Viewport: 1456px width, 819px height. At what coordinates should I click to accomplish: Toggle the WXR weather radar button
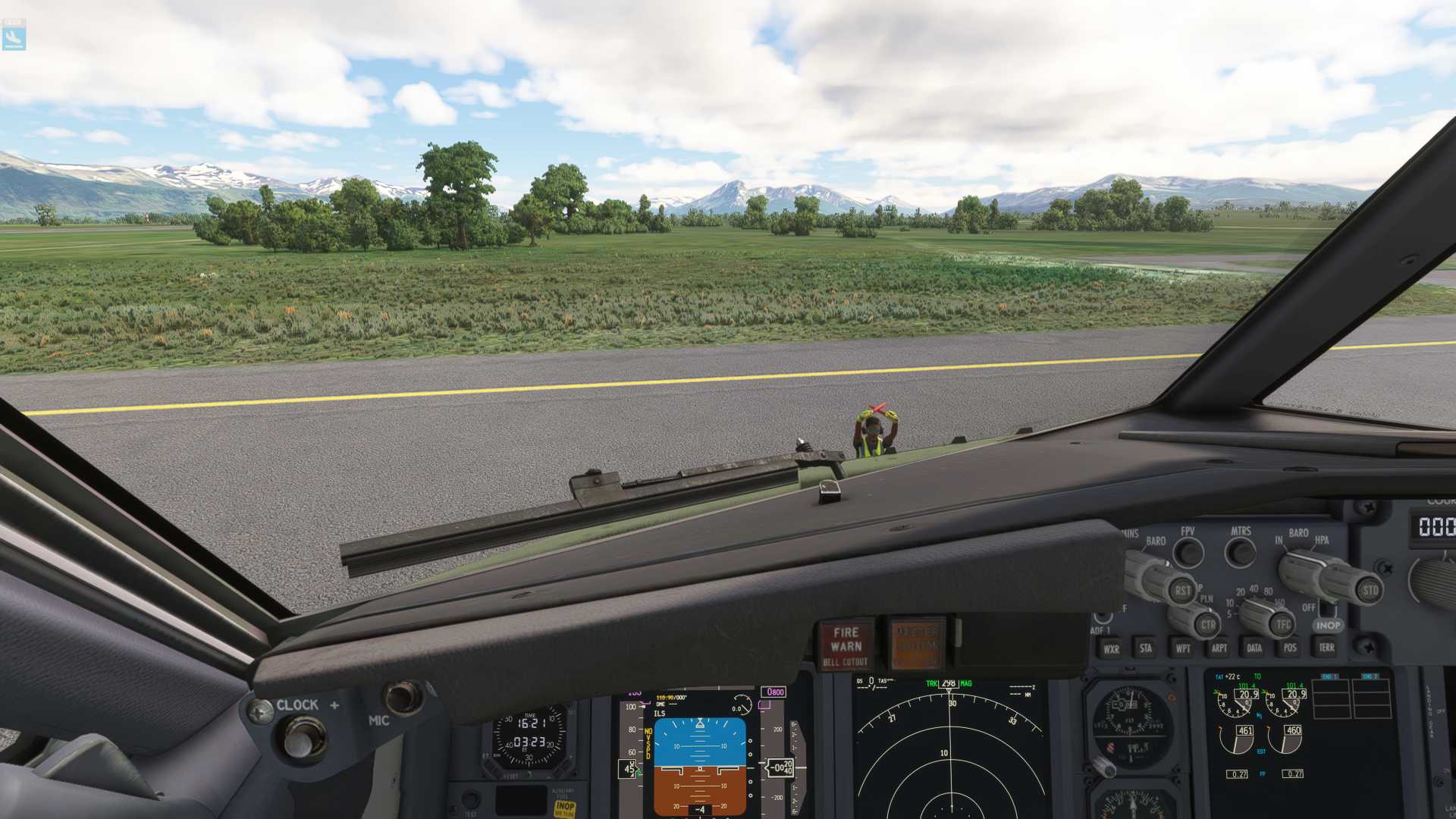(x=1111, y=649)
